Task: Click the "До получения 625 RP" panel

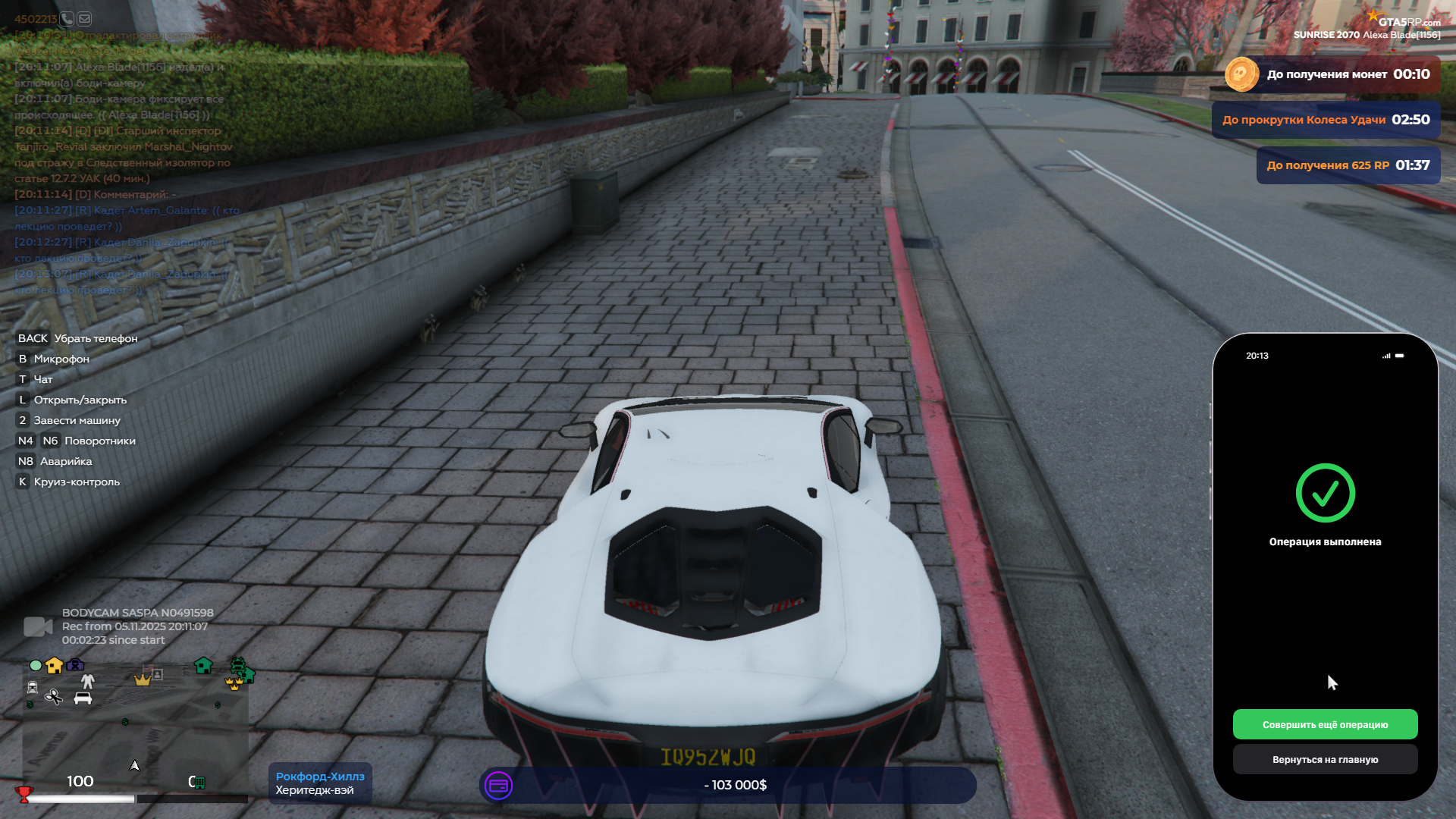Action: pos(1348,165)
